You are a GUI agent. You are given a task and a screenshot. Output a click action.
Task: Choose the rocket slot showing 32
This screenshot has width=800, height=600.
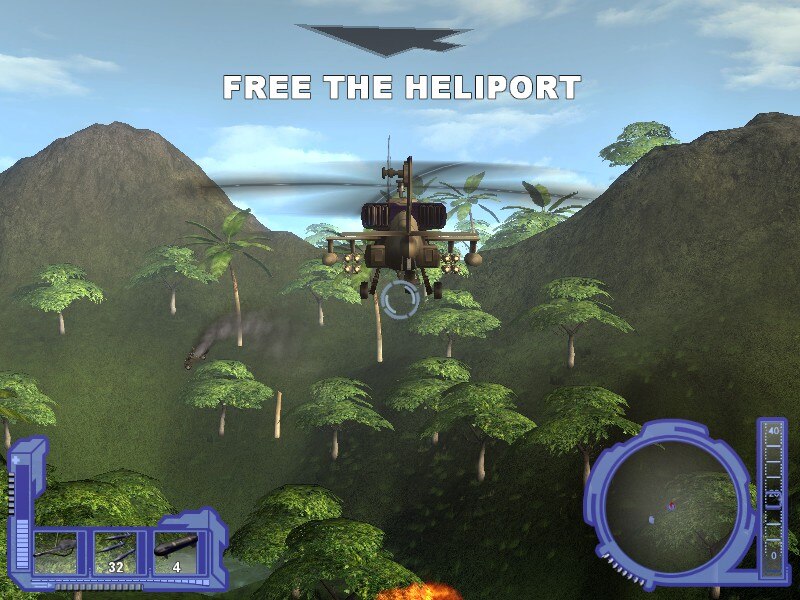coord(120,553)
